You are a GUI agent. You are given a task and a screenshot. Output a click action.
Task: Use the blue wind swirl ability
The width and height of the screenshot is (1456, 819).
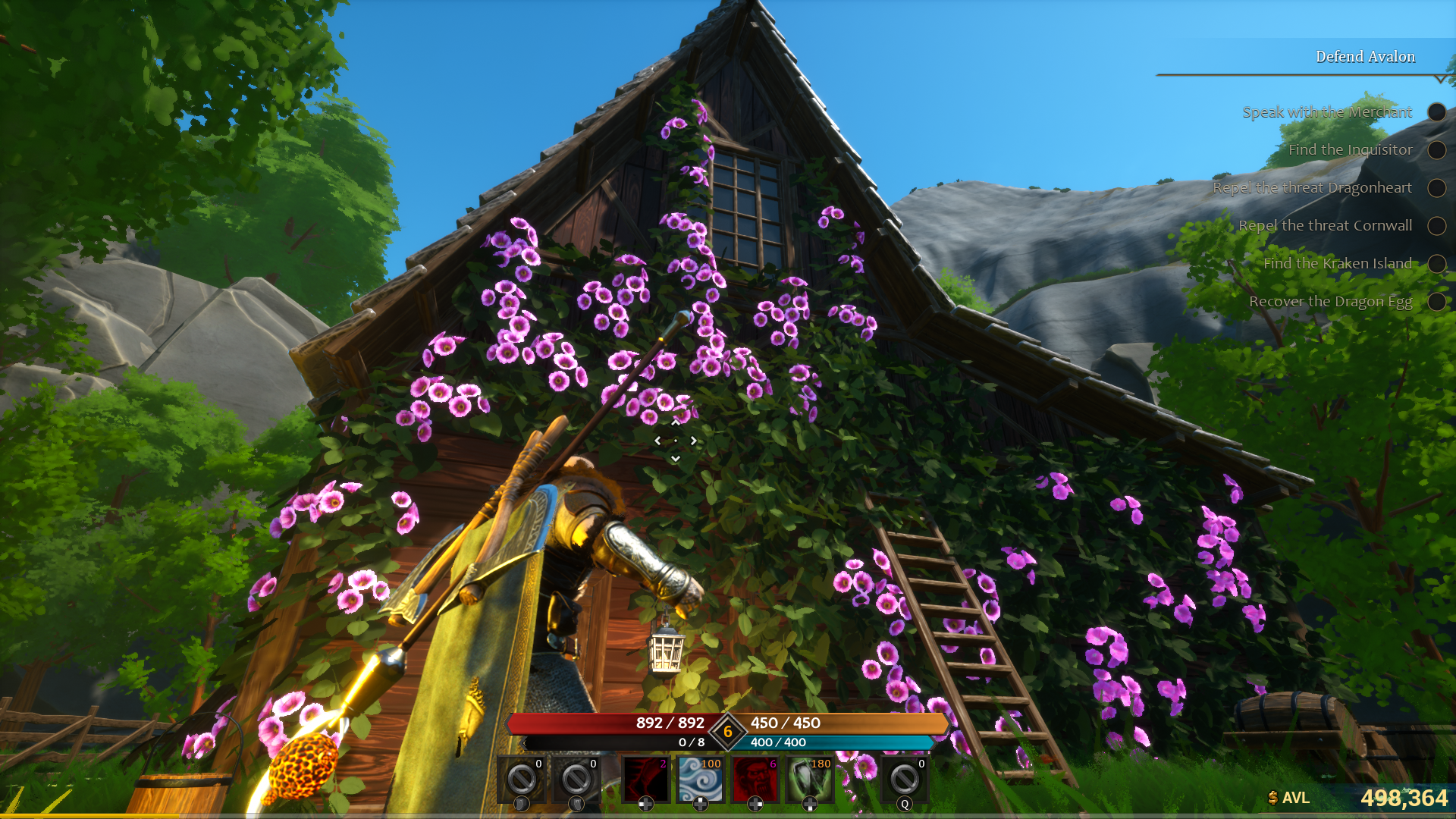pyautogui.click(x=700, y=779)
